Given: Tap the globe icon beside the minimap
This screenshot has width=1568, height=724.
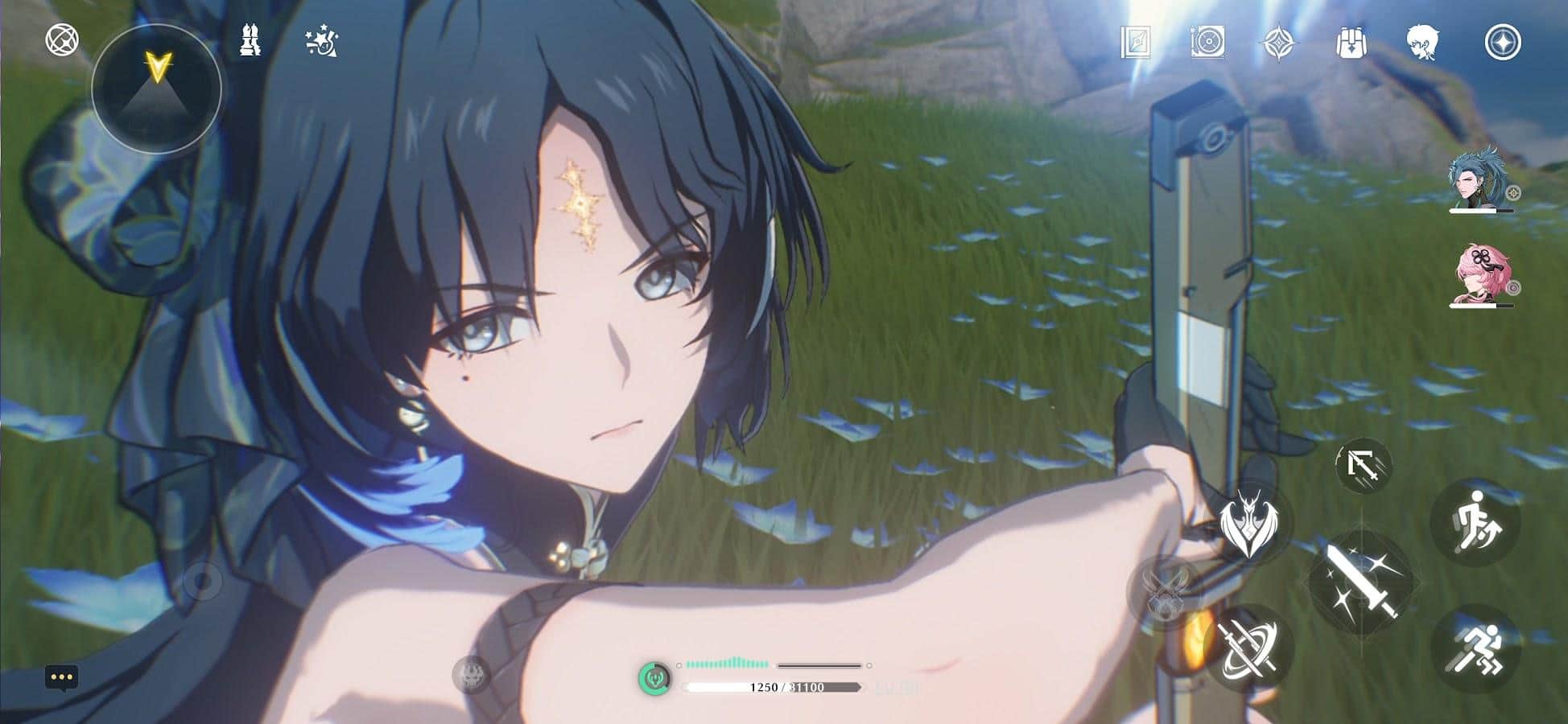Looking at the screenshot, I should click(62, 39).
